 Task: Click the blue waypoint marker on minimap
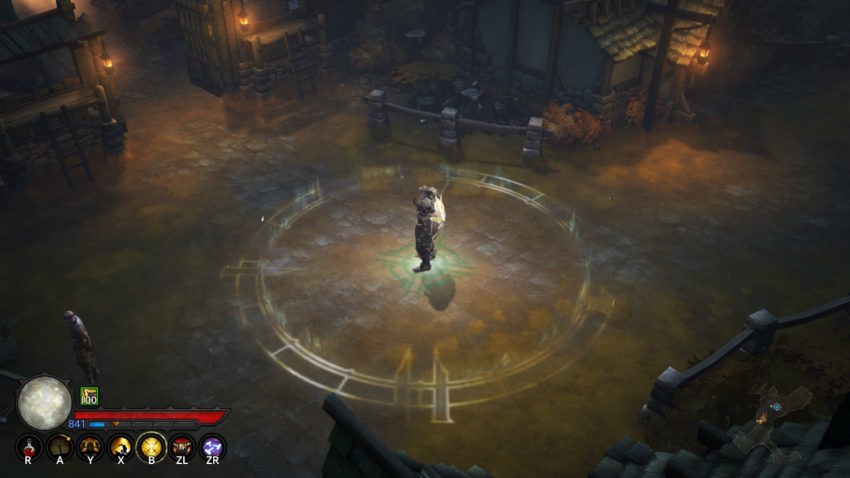(776, 407)
